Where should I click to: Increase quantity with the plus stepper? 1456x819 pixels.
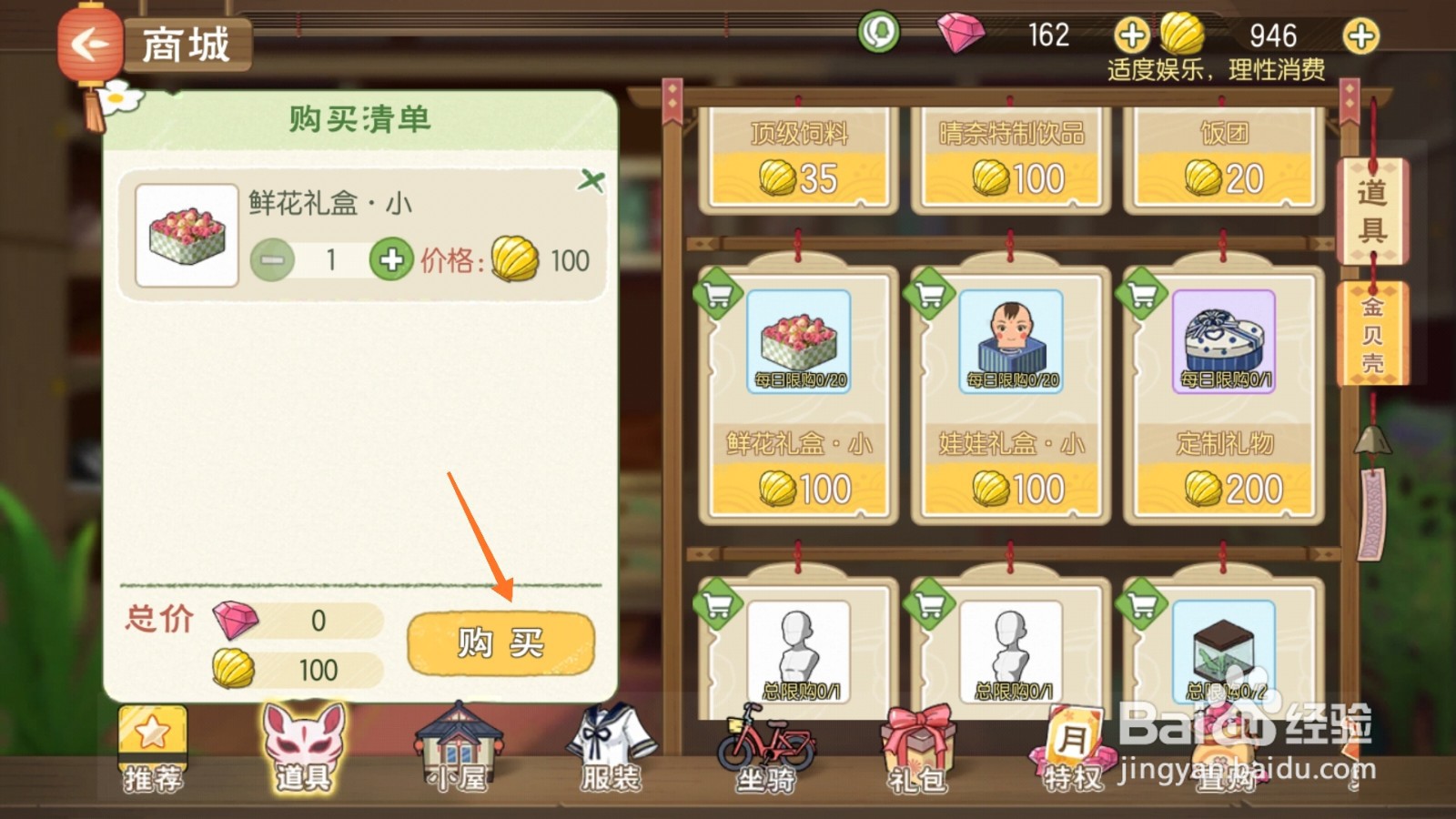coord(391,260)
